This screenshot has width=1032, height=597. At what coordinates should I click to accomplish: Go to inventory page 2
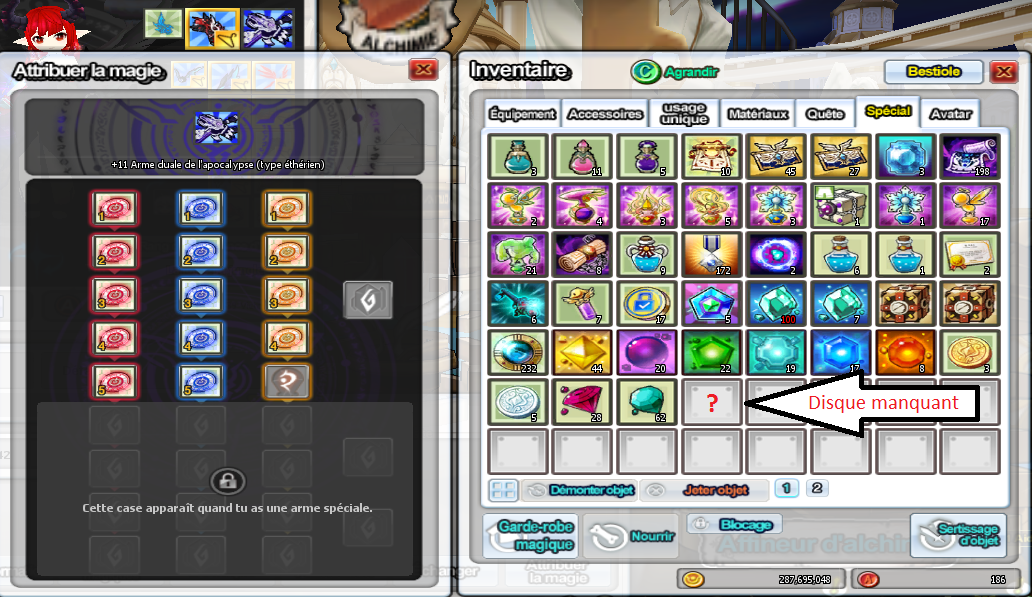817,489
